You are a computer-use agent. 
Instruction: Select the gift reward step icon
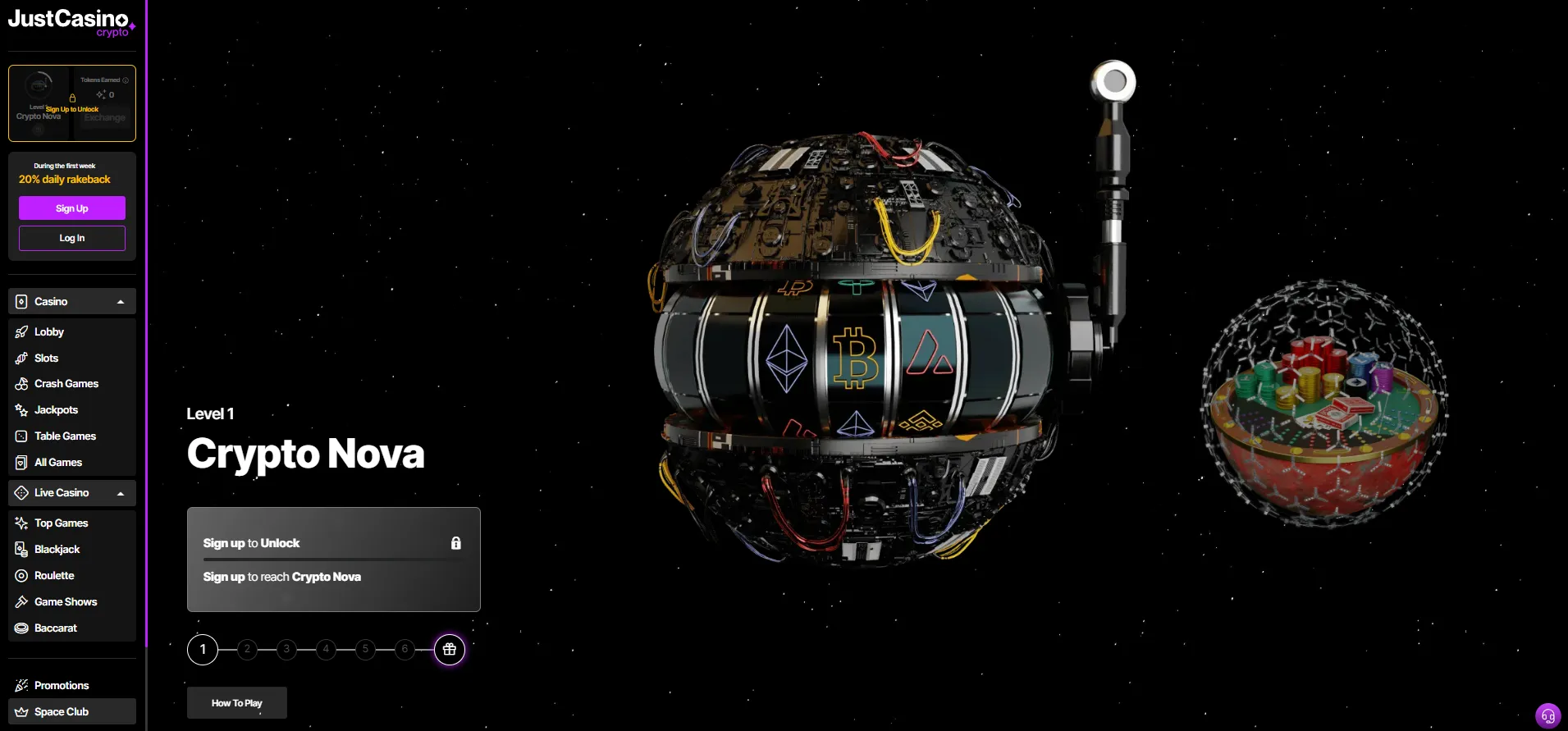coord(450,650)
